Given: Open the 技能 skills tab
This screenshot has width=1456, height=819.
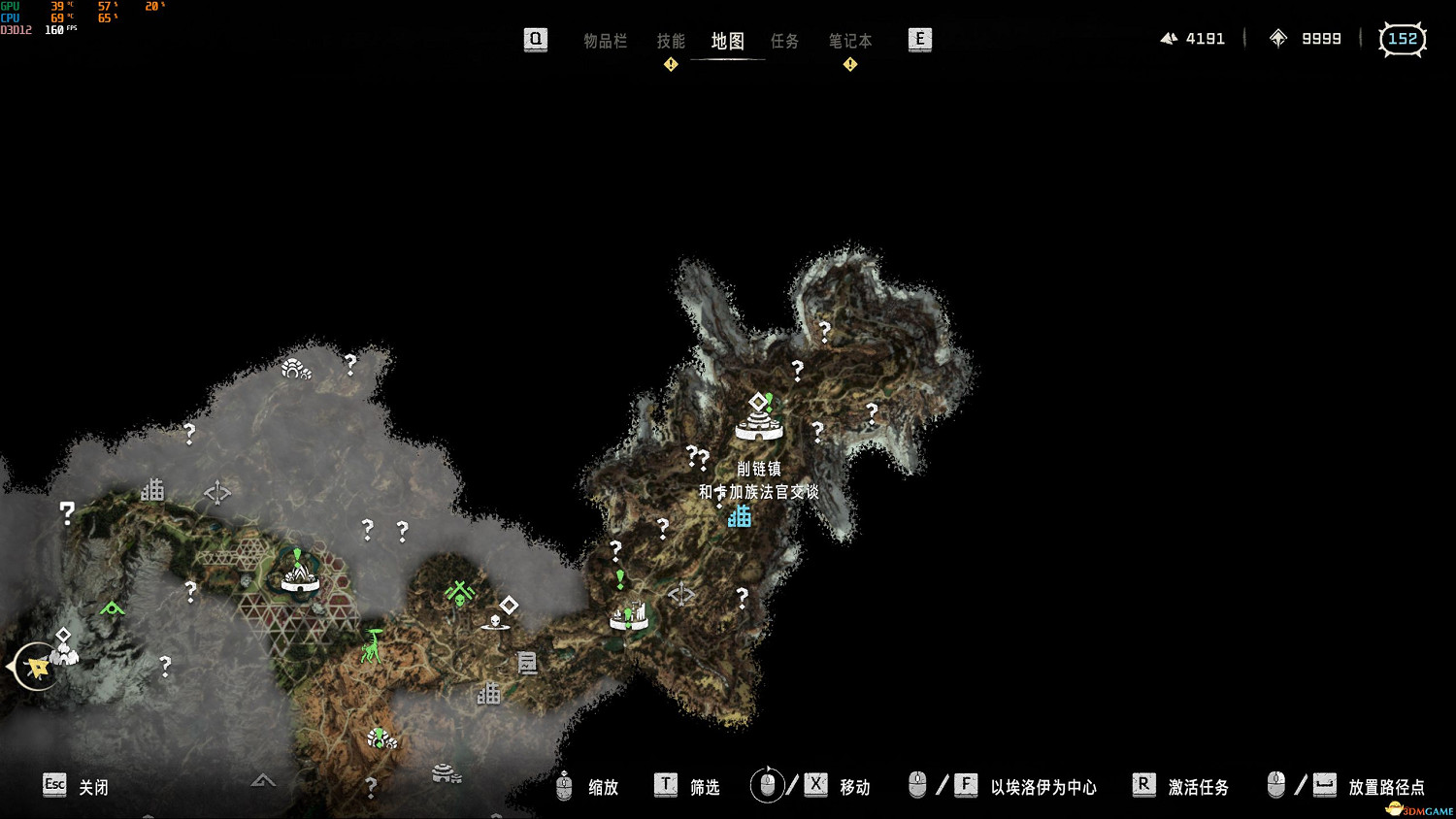Looking at the screenshot, I should coord(671,41).
